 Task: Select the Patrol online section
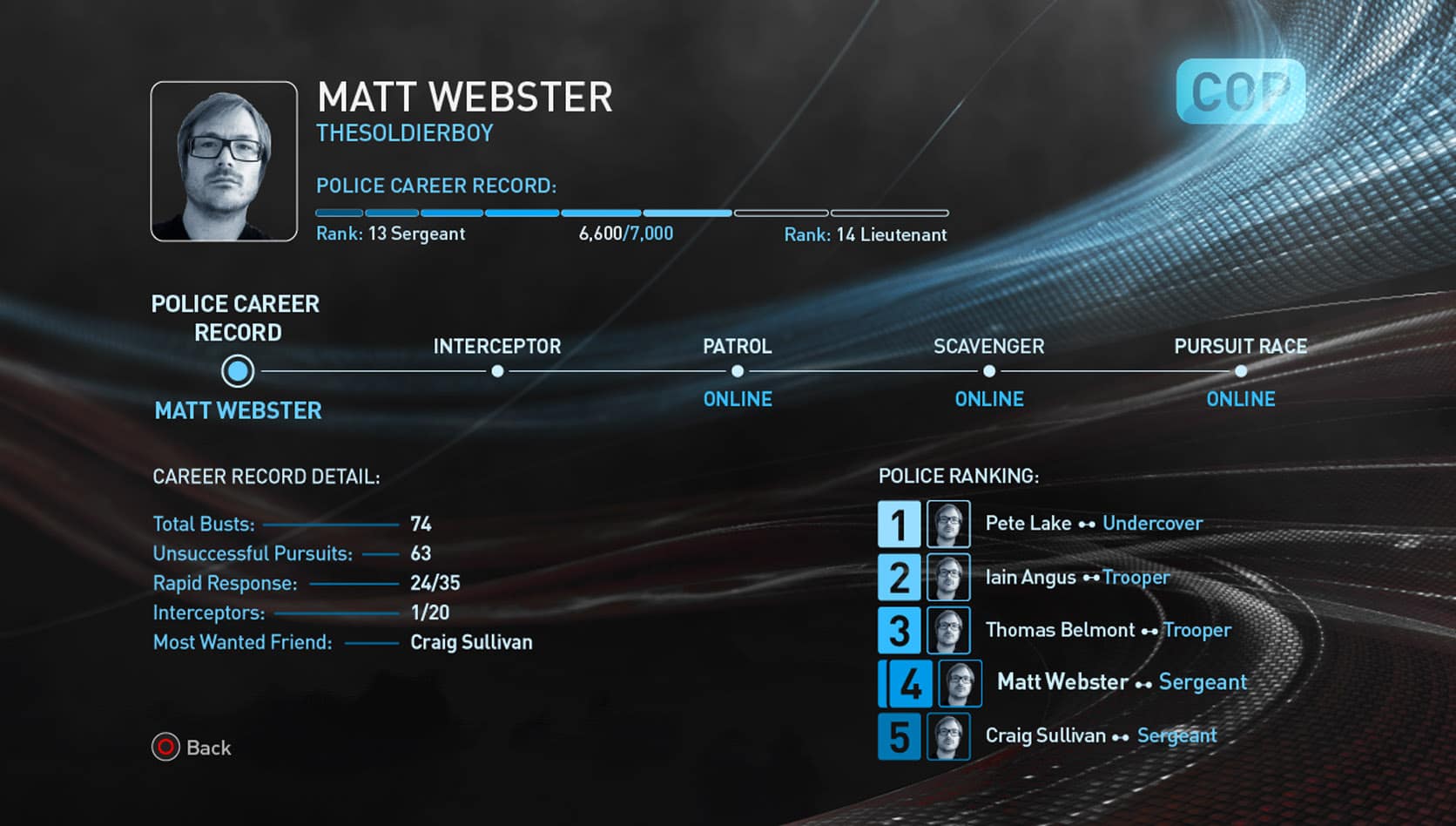tap(738, 371)
